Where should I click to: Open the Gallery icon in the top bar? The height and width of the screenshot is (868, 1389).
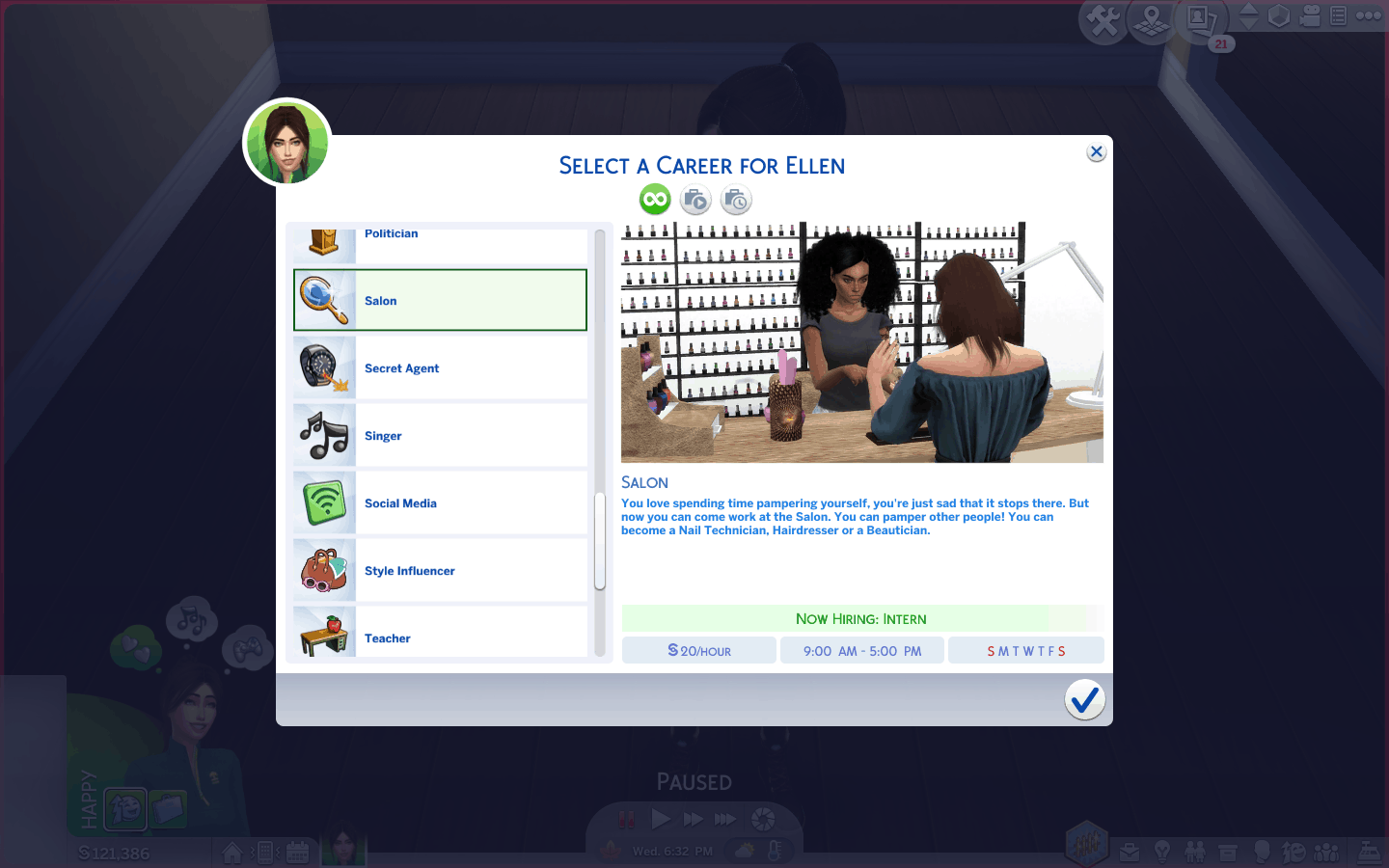[x=1200, y=19]
